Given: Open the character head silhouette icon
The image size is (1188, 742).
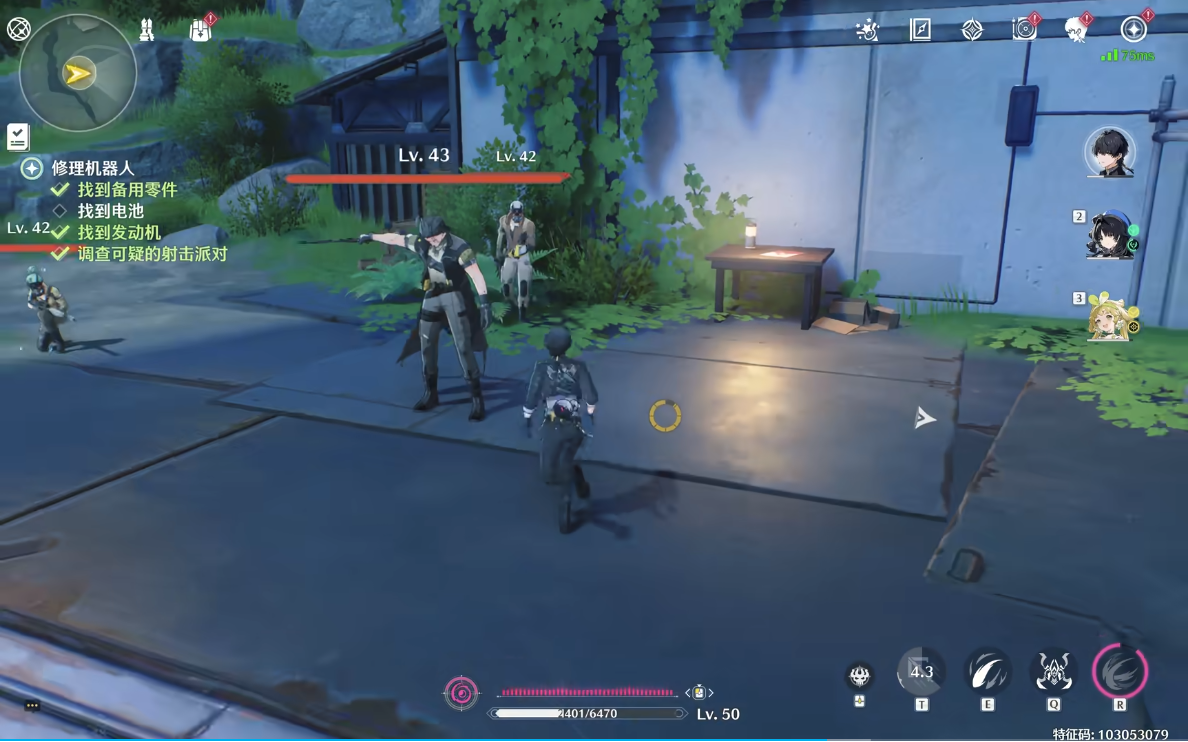Looking at the screenshot, I should click(1076, 29).
